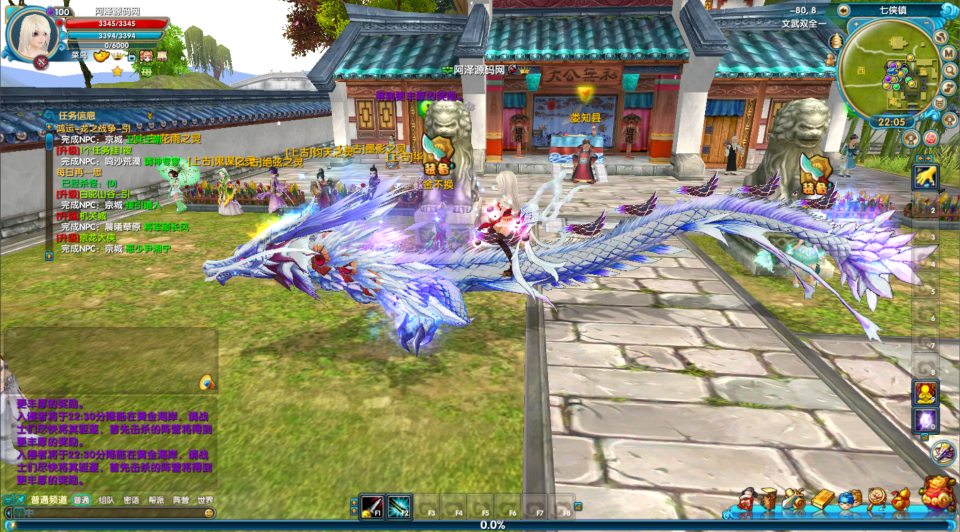
Task: Open the chat emoji picker
Action: (209, 513)
